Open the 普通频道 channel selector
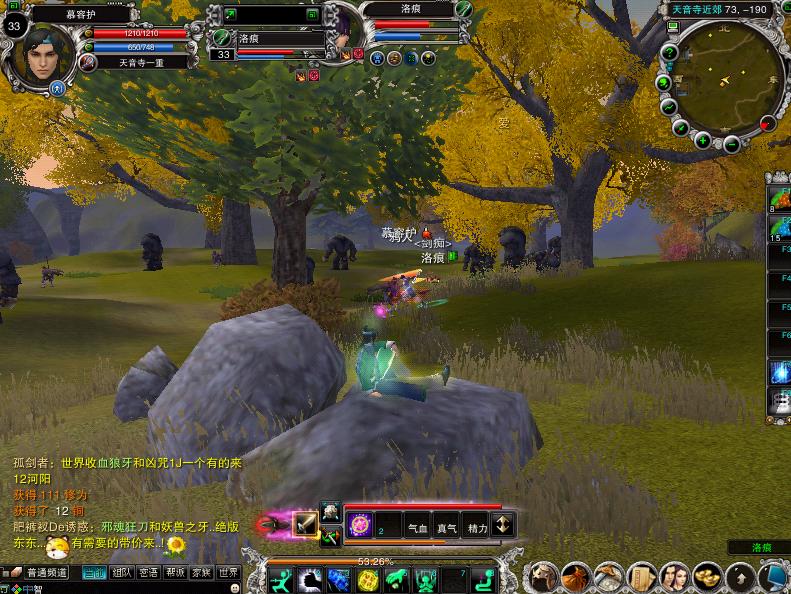This screenshot has width=791, height=594. click(45, 573)
